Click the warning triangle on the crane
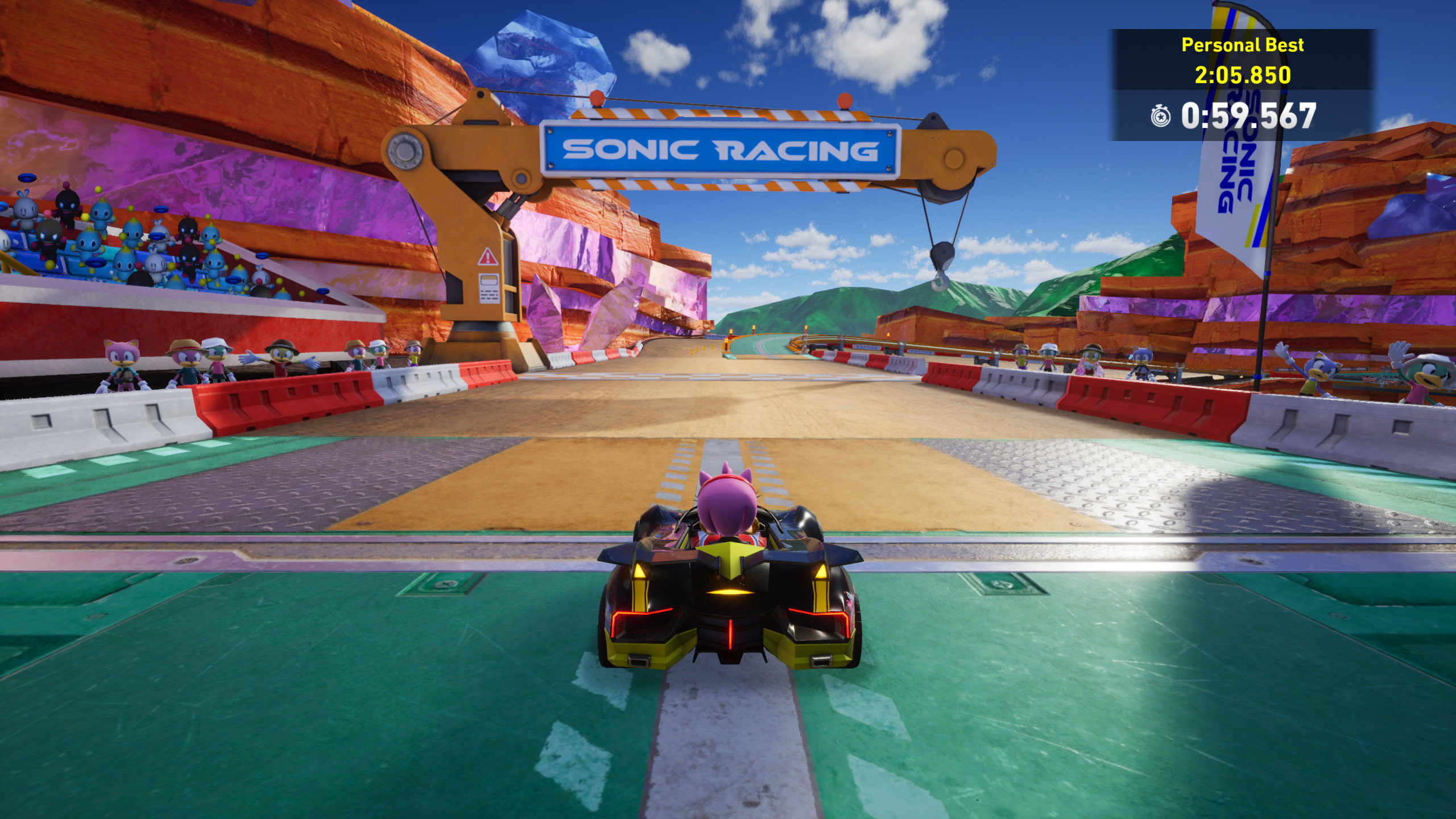Viewport: 1456px width, 819px height. point(488,257)
